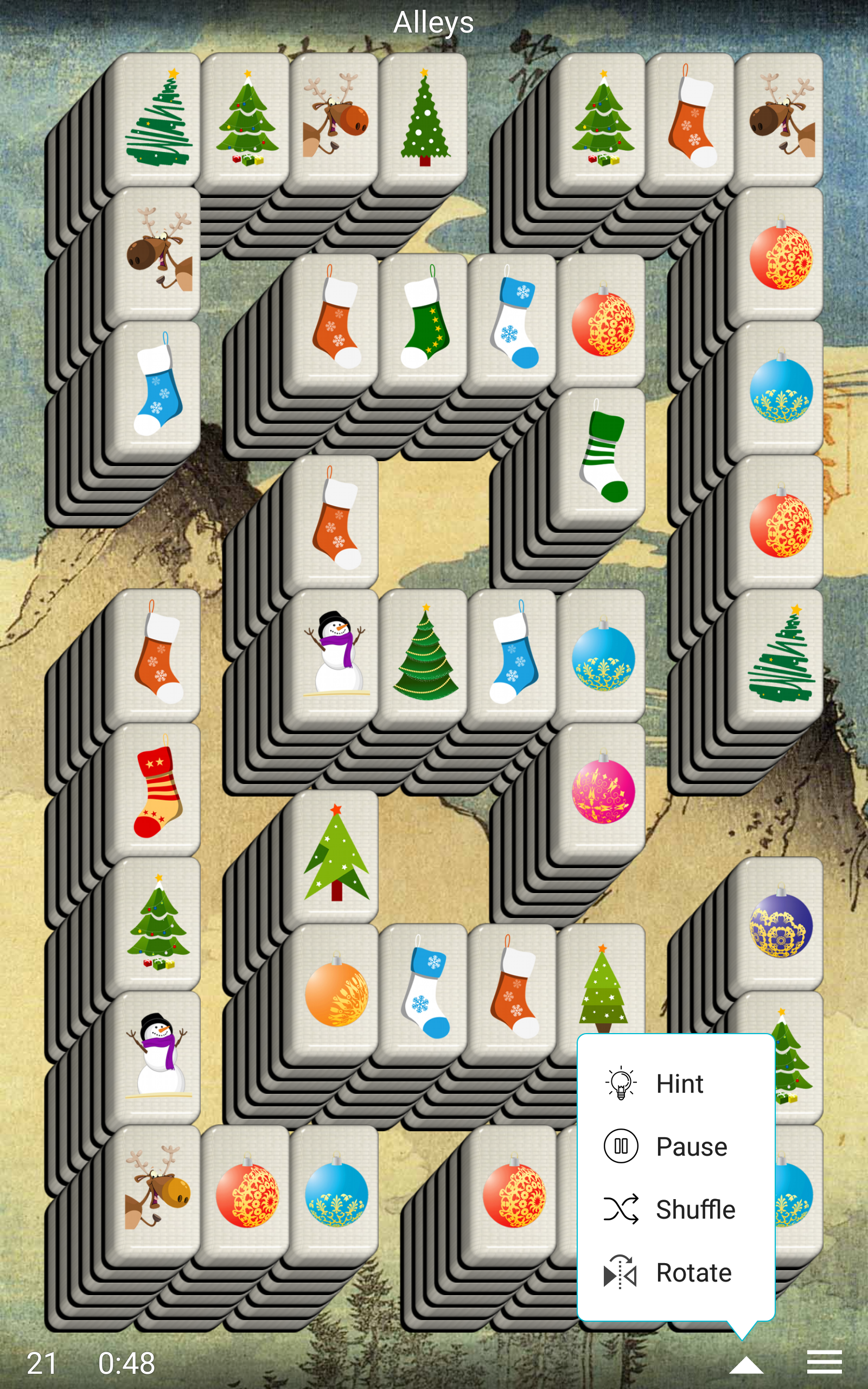
Task: Select the Hint lightbulb icon
Action: (x=620, y=1084)
